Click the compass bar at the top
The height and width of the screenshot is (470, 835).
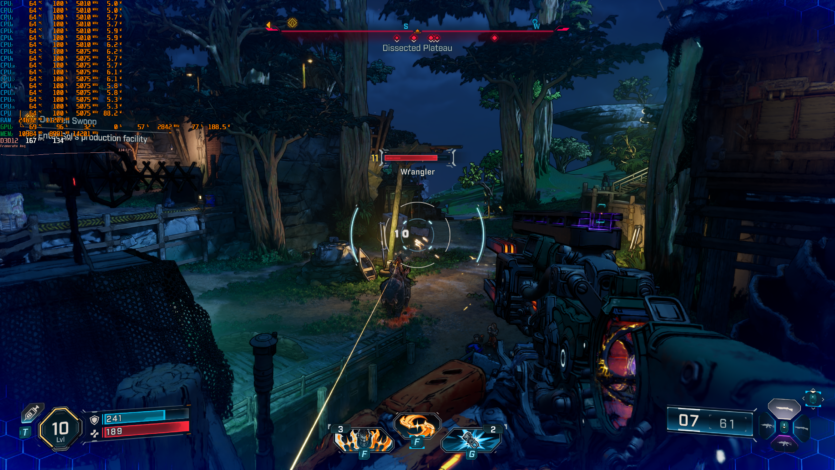[x=418, y=27]
